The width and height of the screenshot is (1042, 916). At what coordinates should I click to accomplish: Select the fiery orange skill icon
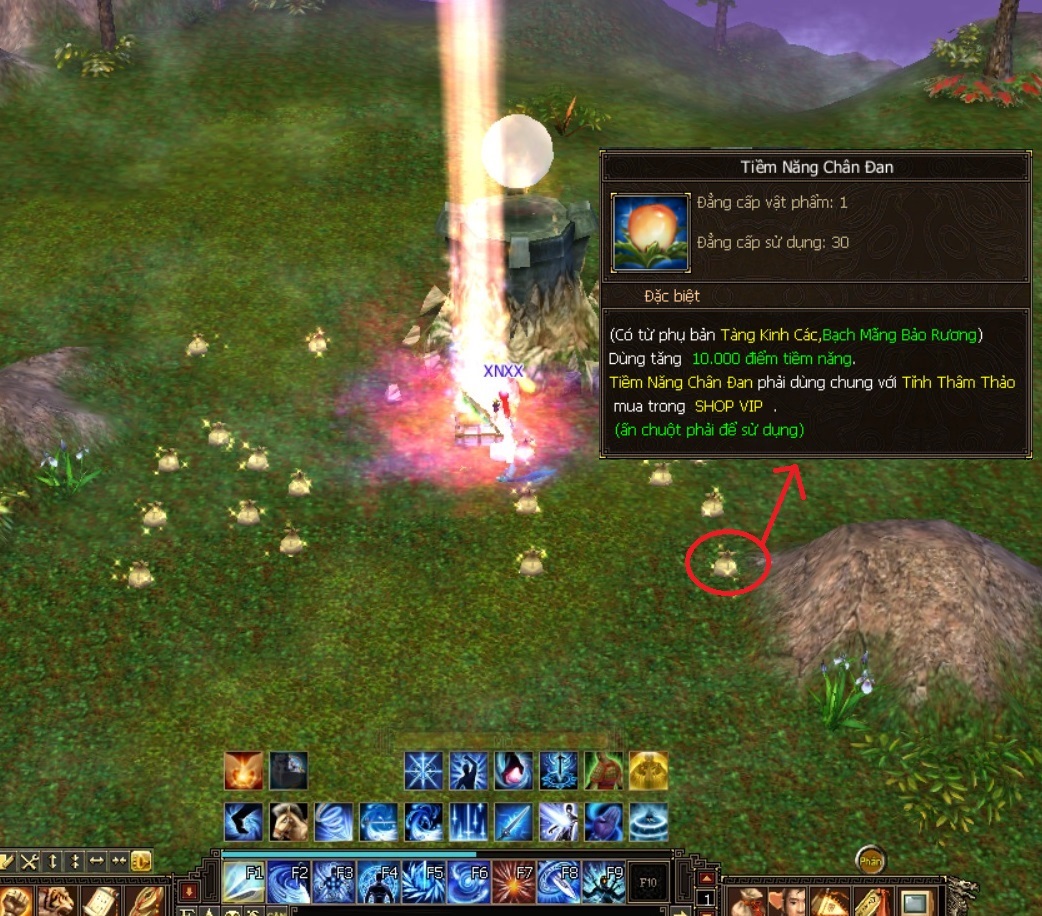pos(243,771)
